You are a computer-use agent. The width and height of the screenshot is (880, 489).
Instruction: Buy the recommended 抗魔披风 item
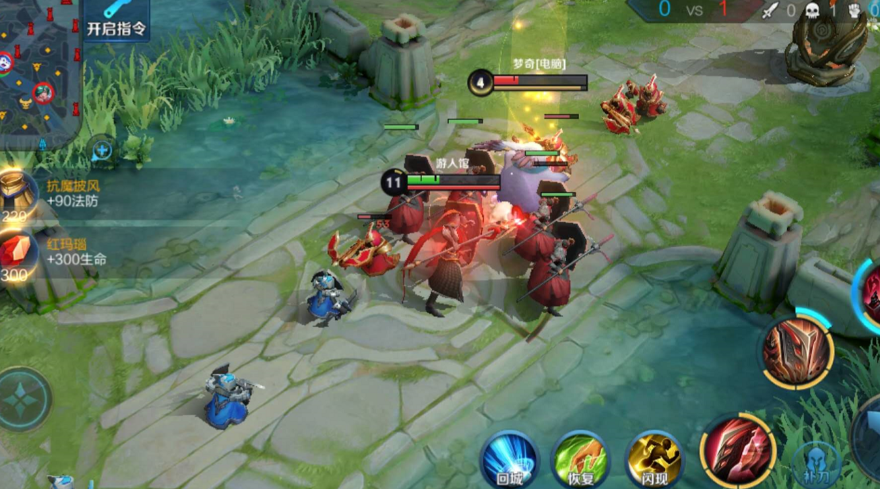20,194
